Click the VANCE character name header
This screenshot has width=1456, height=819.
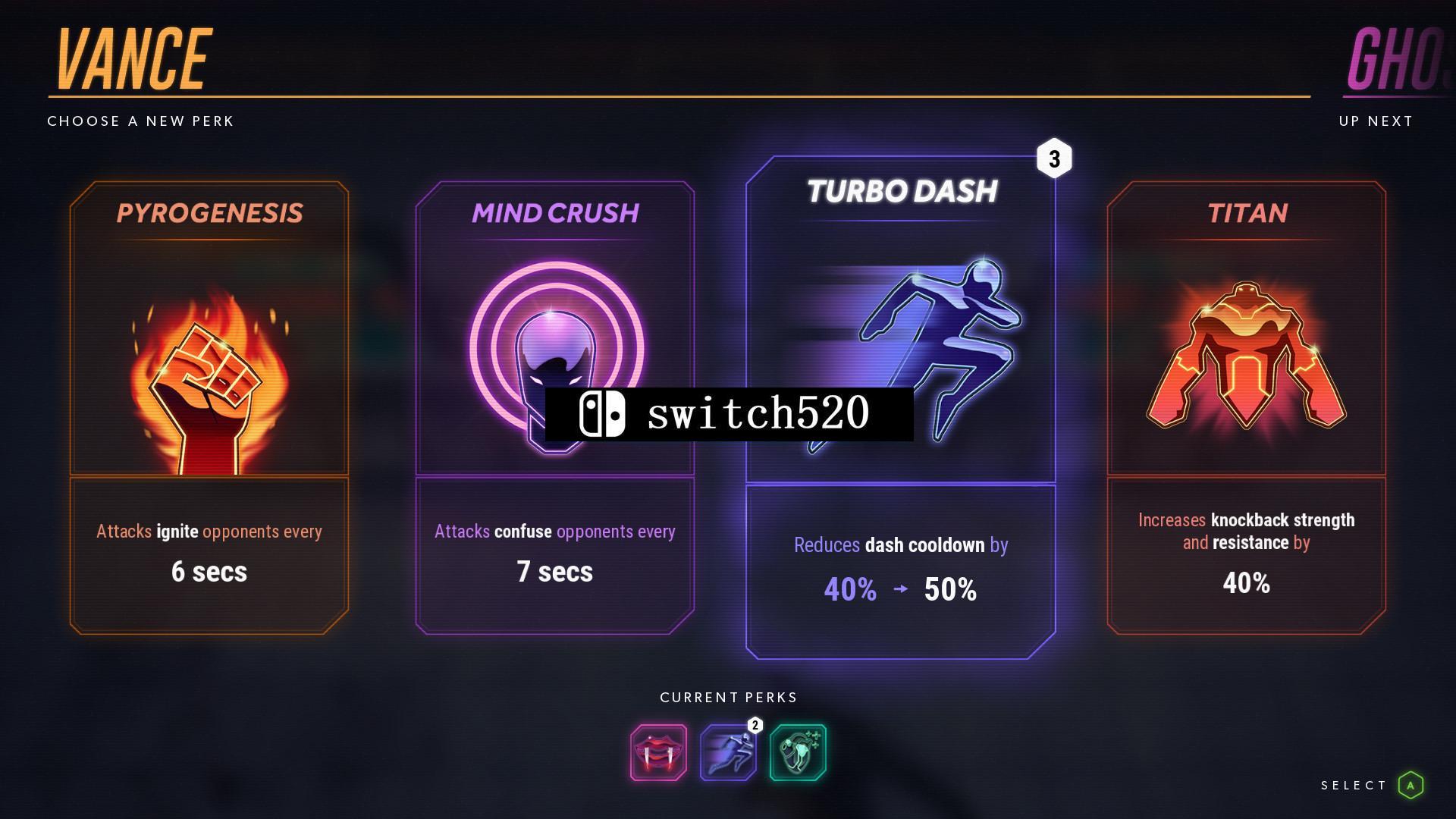coord(133,57)
